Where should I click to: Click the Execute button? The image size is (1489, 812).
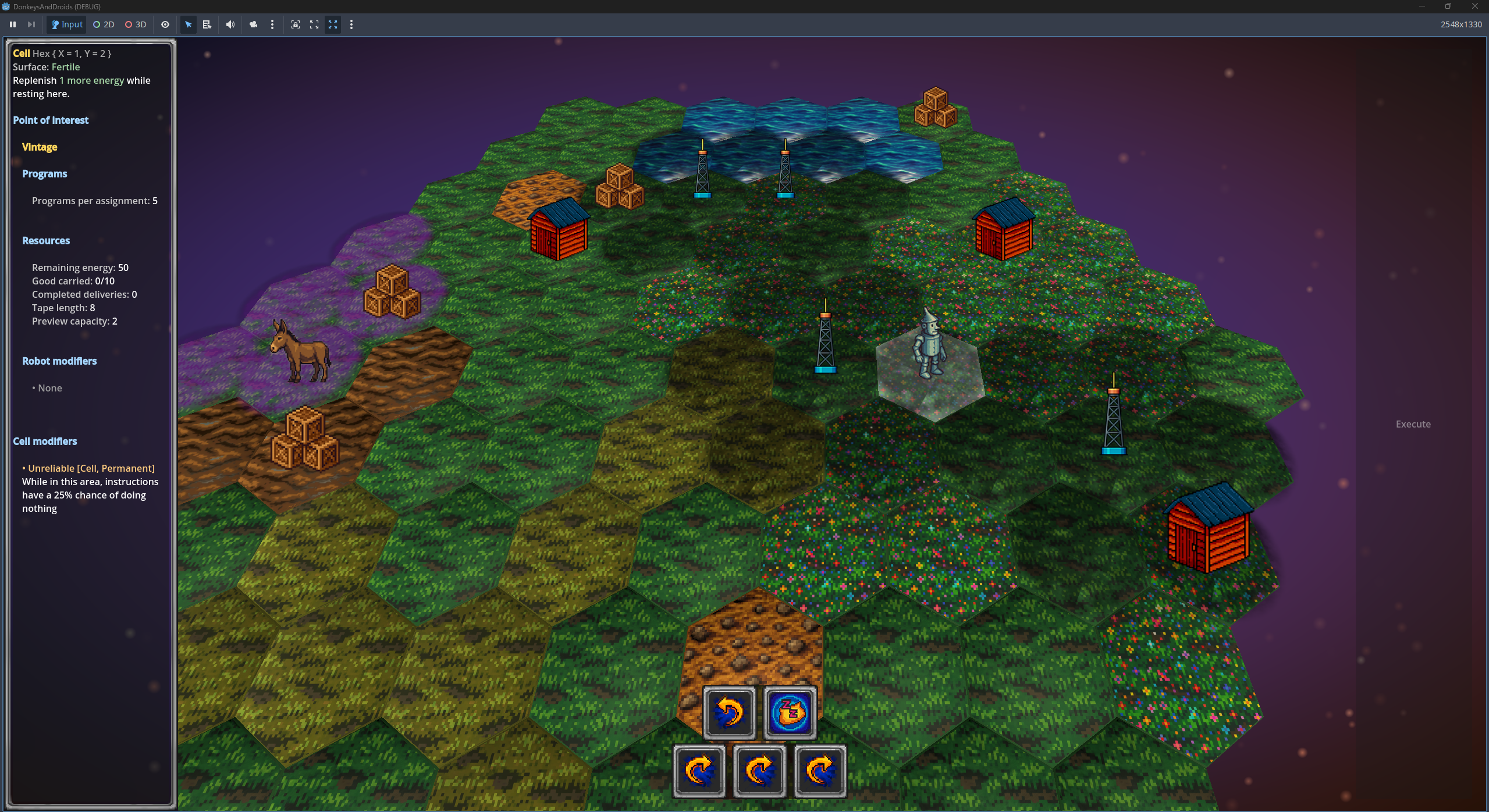[1412, 424]
